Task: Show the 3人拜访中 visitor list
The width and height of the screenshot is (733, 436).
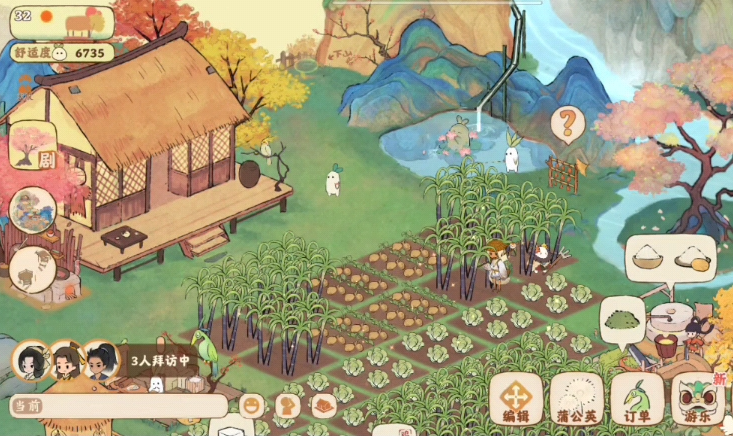Action: tap(158, 360)
